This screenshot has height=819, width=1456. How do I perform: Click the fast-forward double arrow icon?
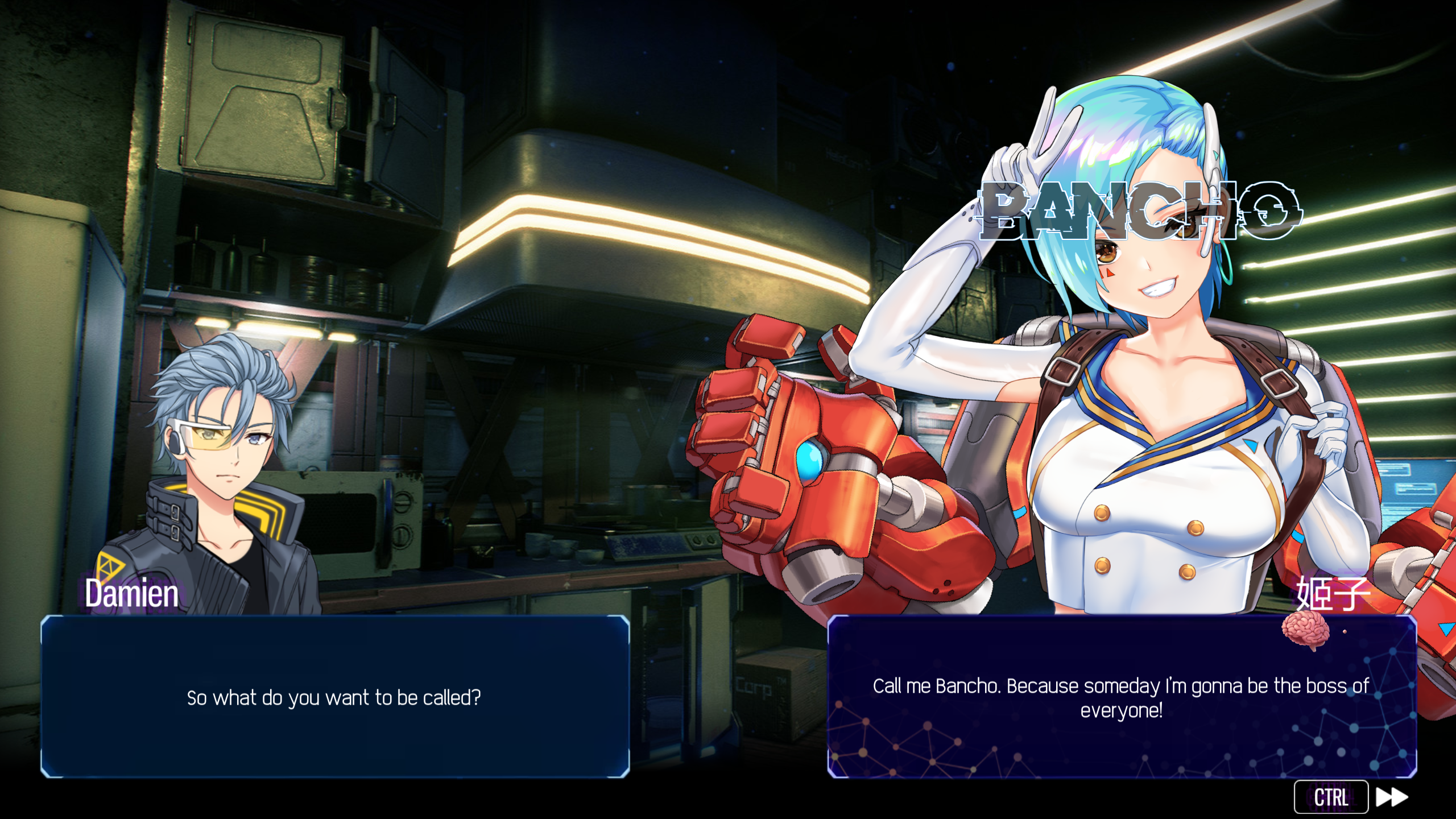[x=1391, y=797]
